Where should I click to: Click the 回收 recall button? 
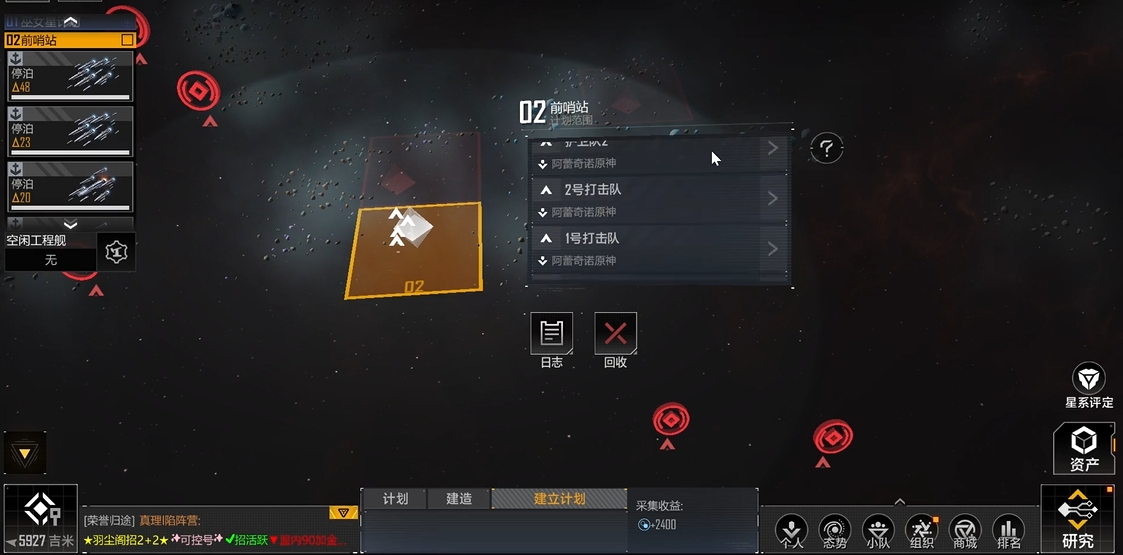615,334
